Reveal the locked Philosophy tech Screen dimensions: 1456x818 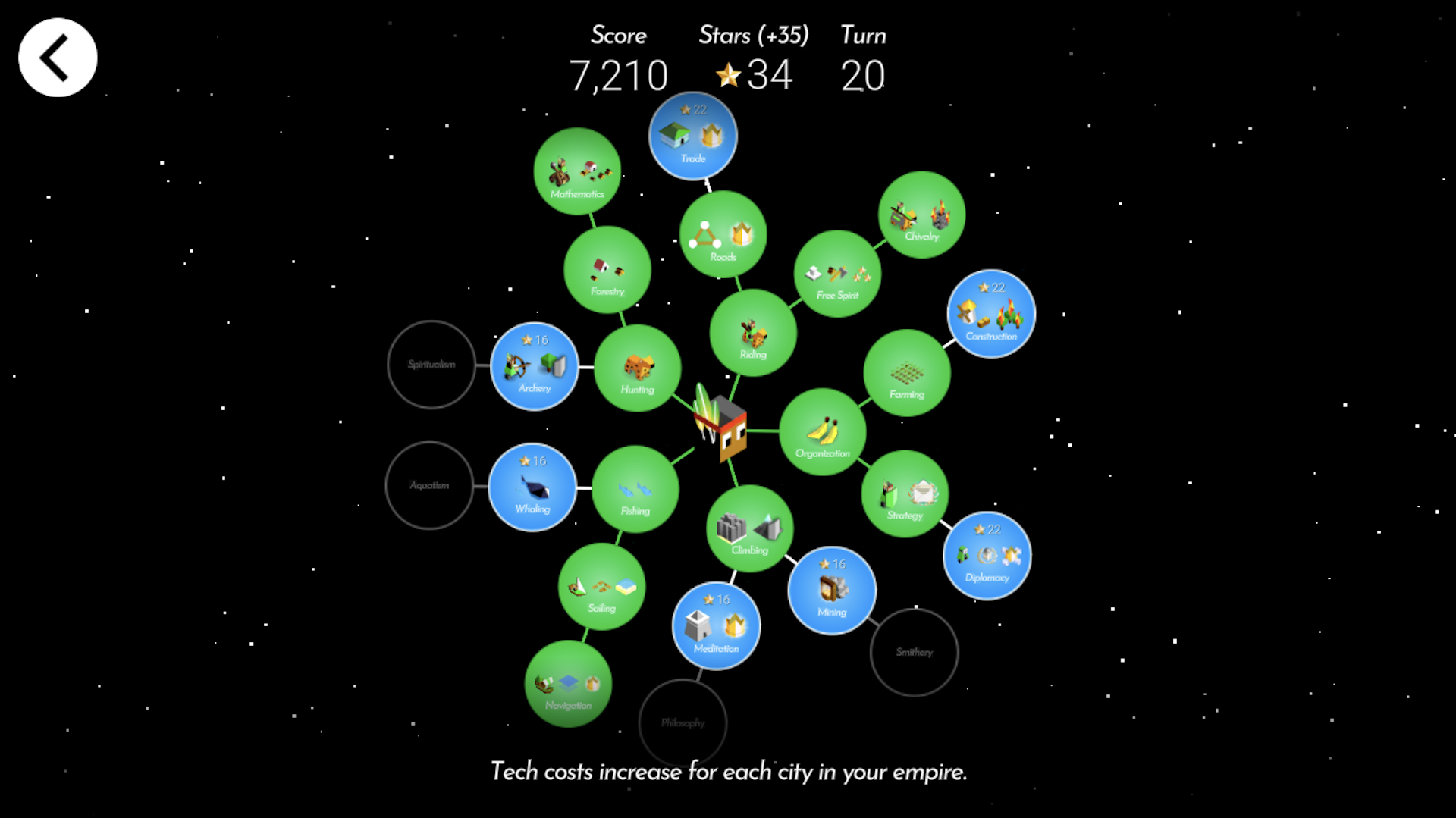682,723
